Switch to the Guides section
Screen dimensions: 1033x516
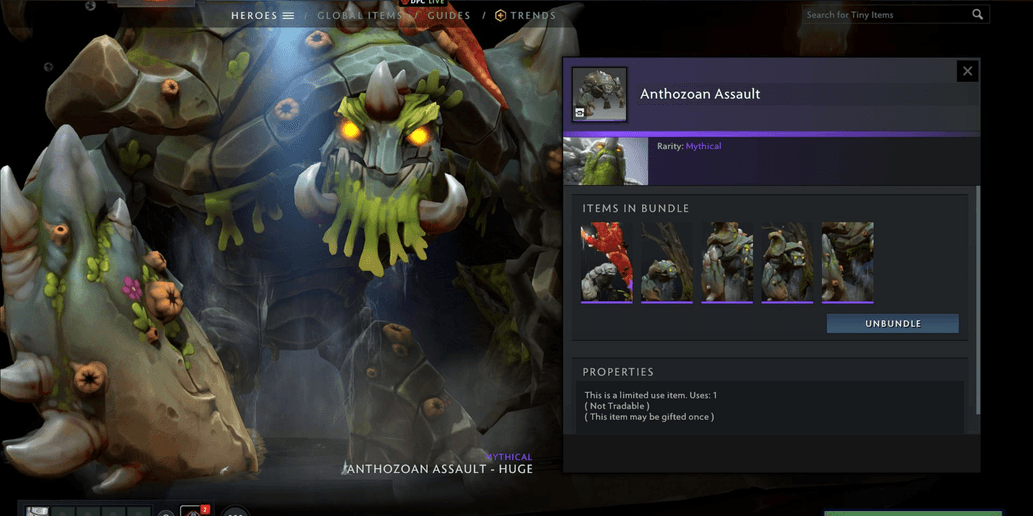point(449,16)
